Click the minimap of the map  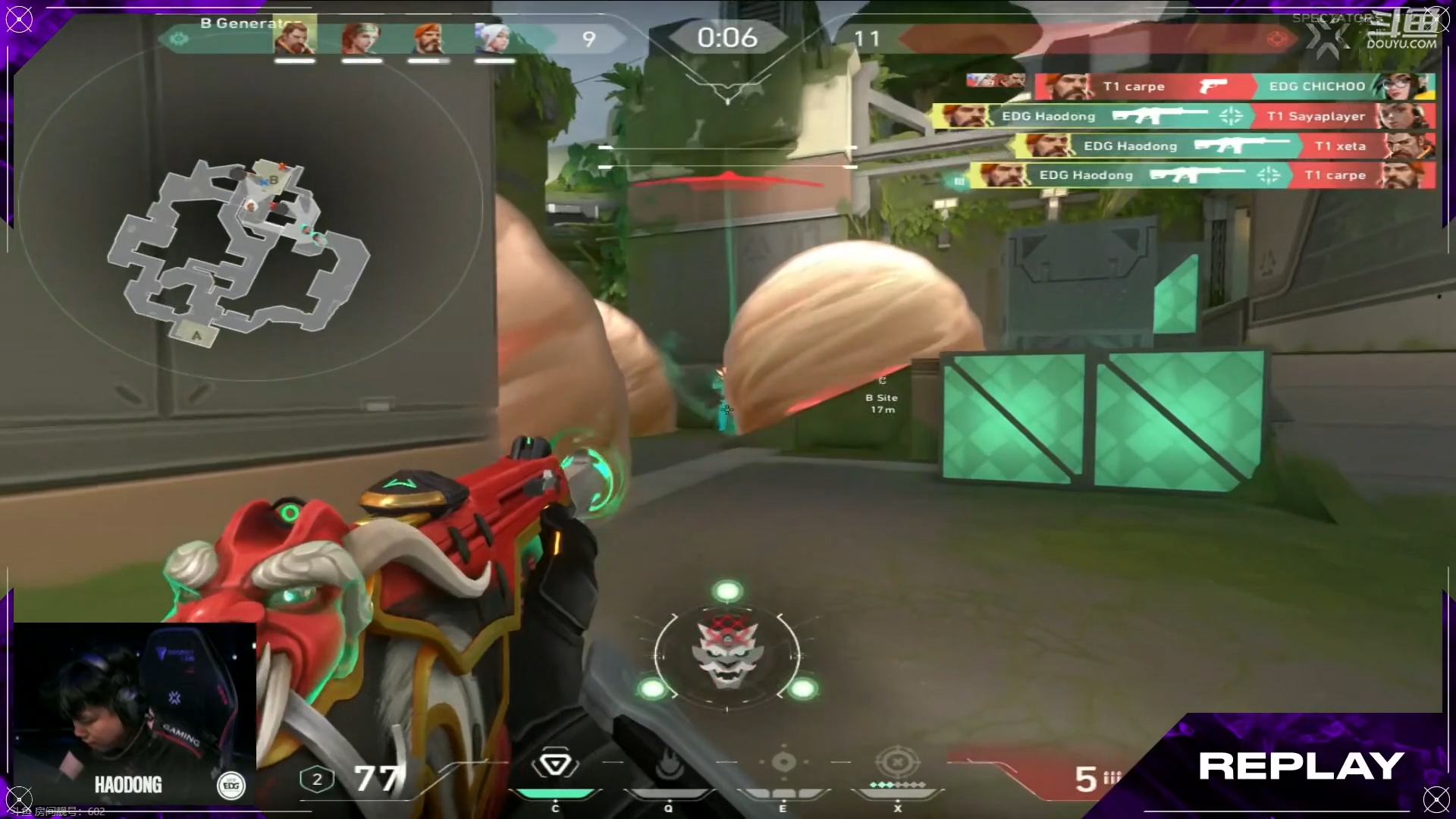pyautogui.click(x=239, y=250)
